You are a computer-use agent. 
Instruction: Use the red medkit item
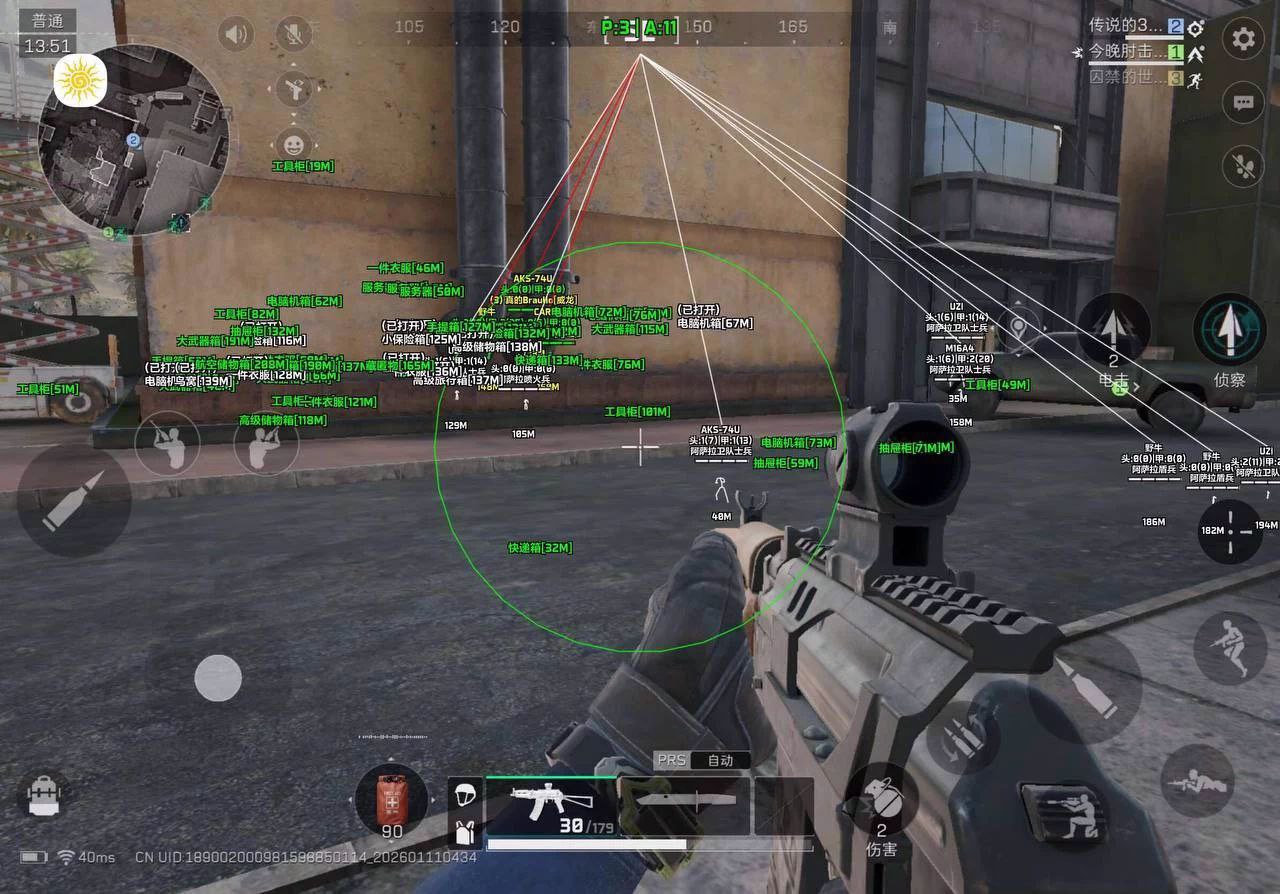[391, 800]
